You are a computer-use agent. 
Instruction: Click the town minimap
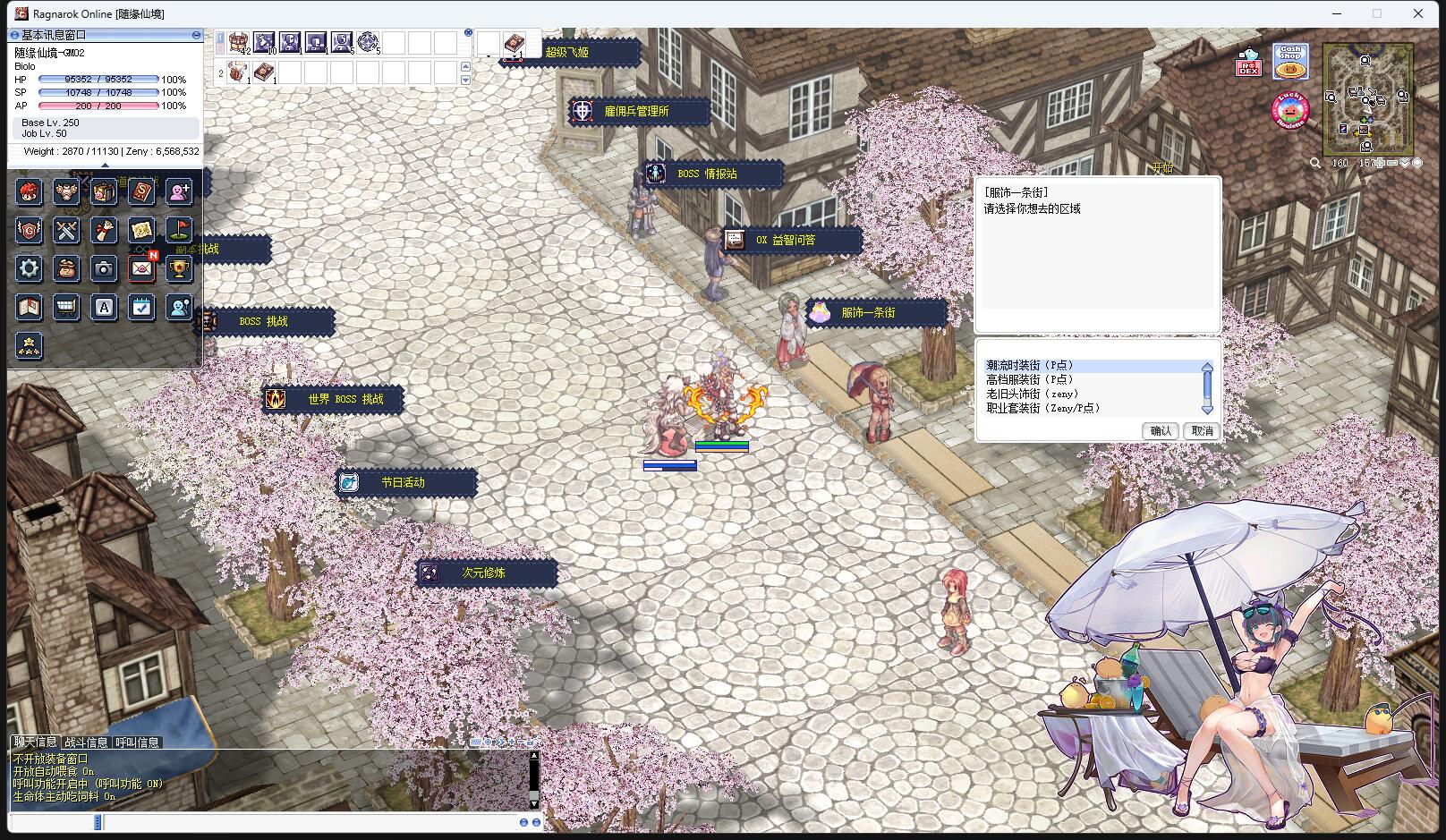(x=1366, y=98)
